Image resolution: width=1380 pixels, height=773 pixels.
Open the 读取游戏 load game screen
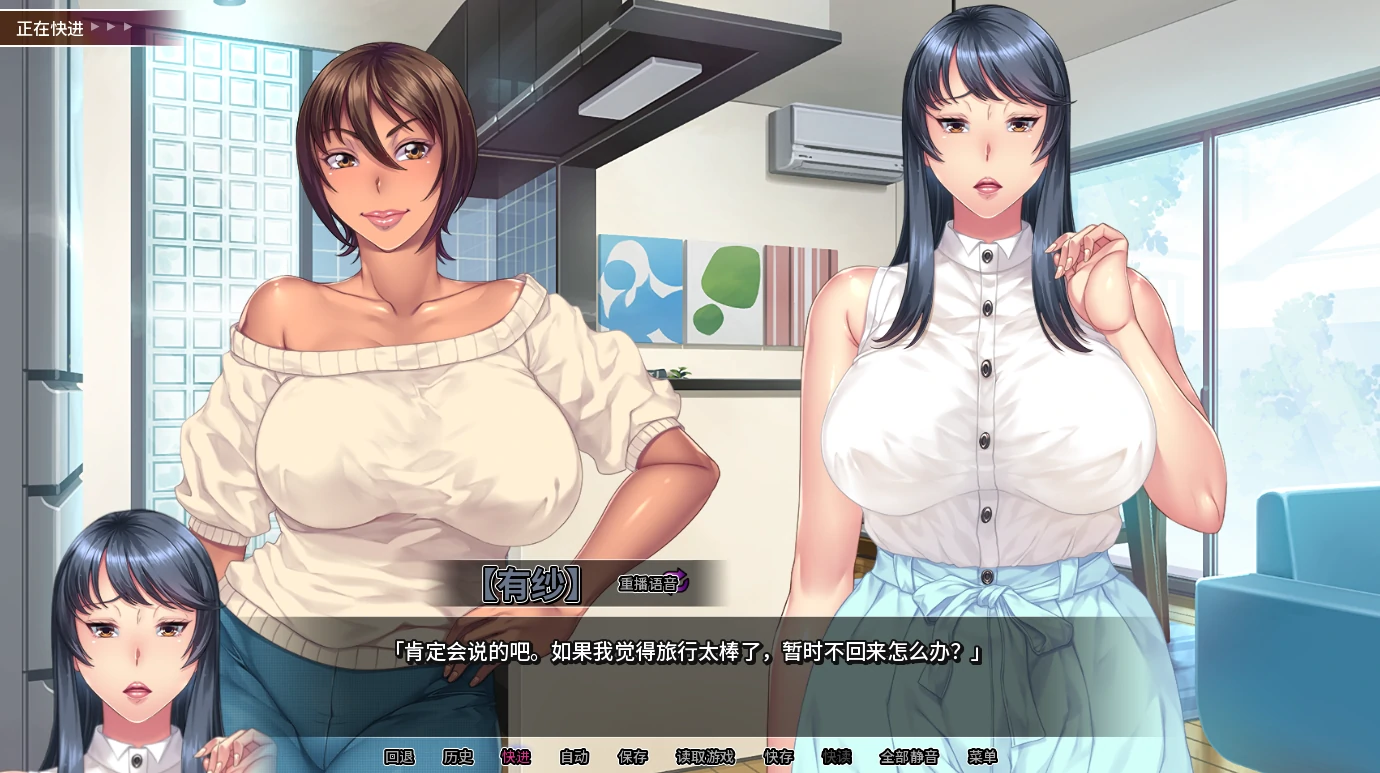[x=705, y=757]
